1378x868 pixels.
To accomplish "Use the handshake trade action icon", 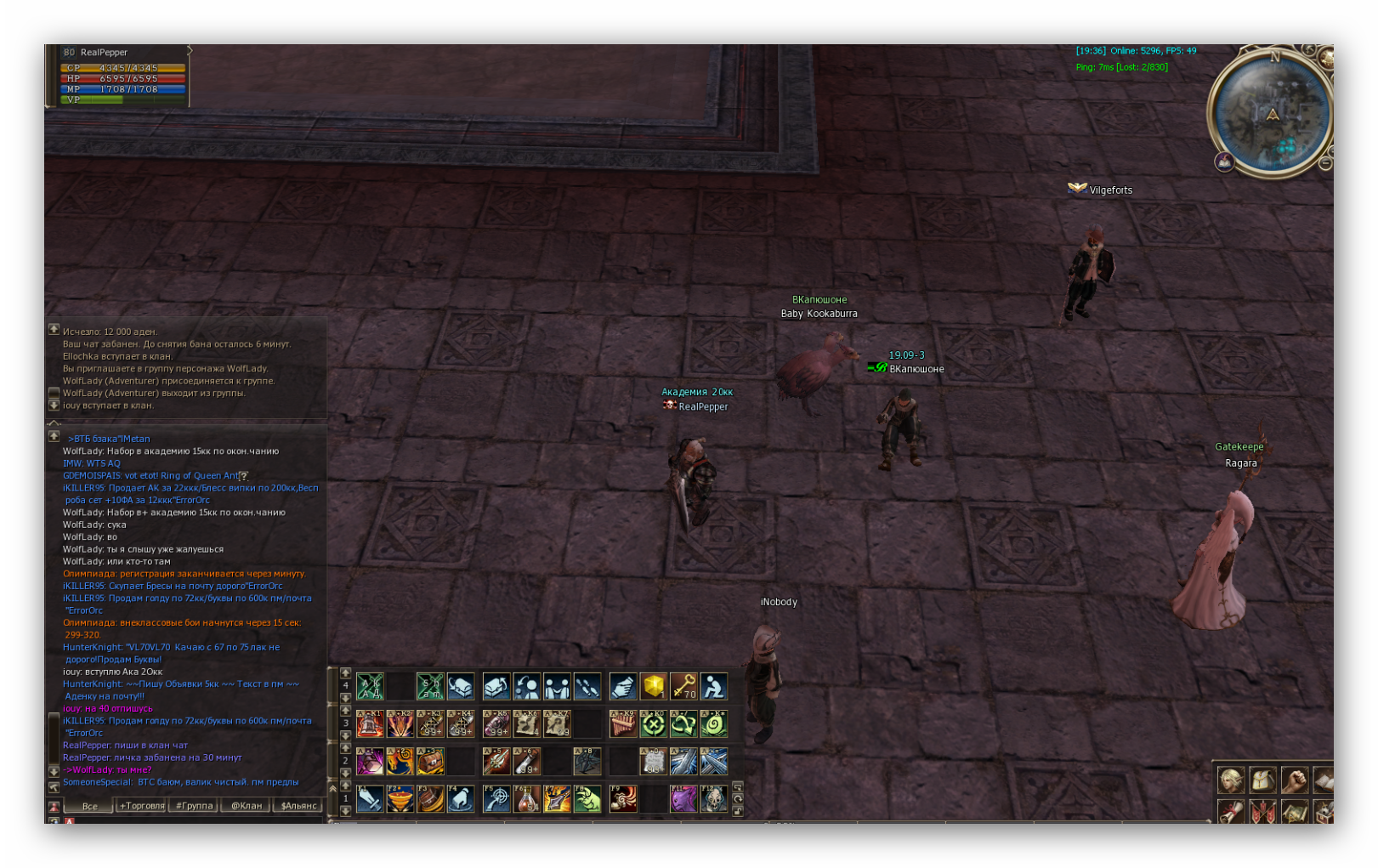I will [623, 686].
